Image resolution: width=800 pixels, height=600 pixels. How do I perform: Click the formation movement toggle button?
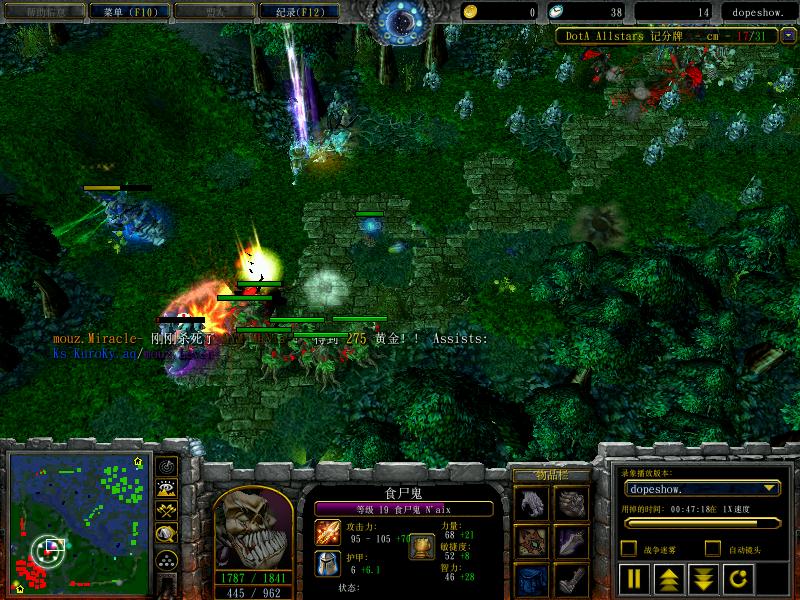click(167, 560)
